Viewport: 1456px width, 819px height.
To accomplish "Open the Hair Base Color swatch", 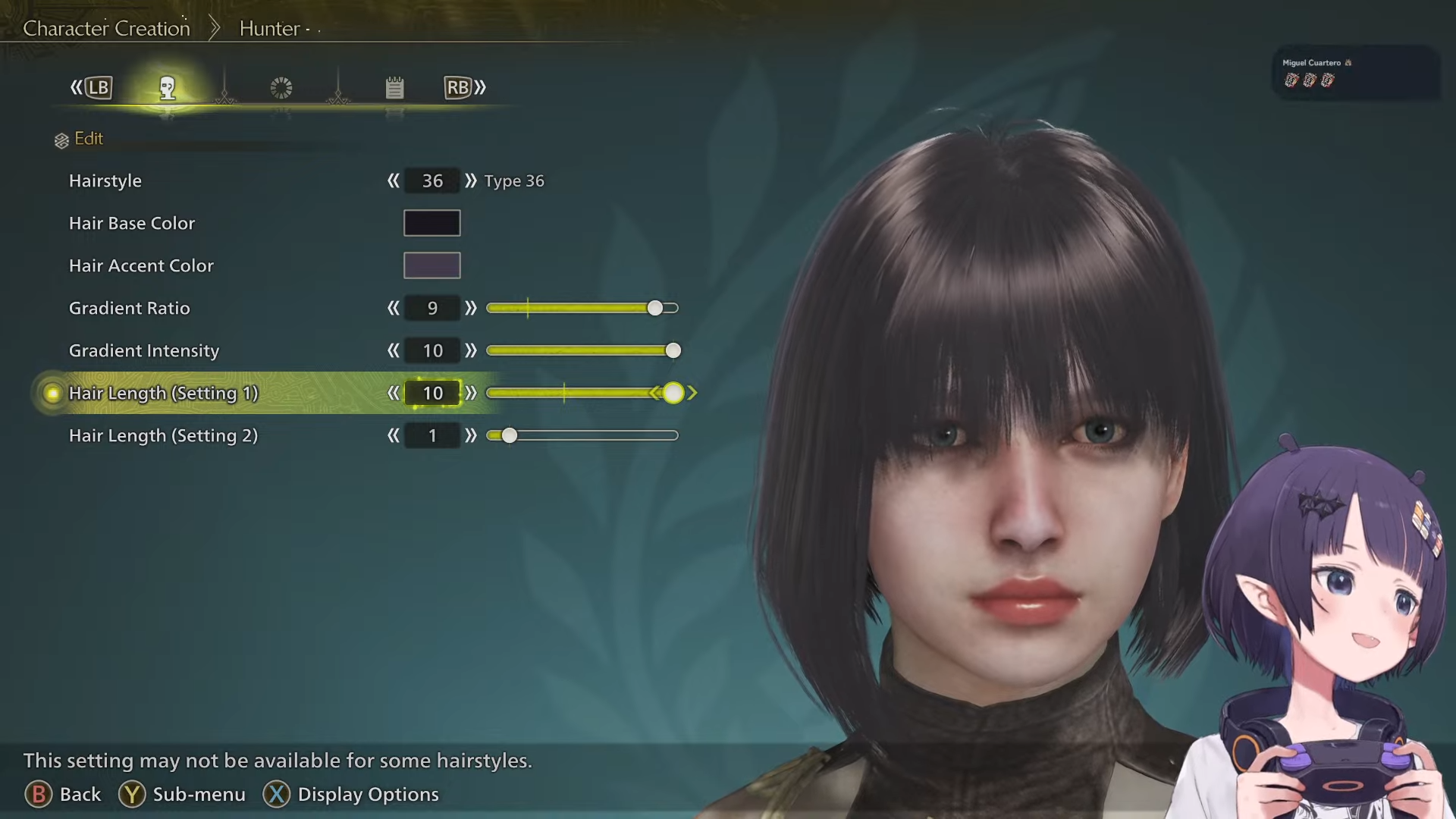I will (x=431, y=223).
